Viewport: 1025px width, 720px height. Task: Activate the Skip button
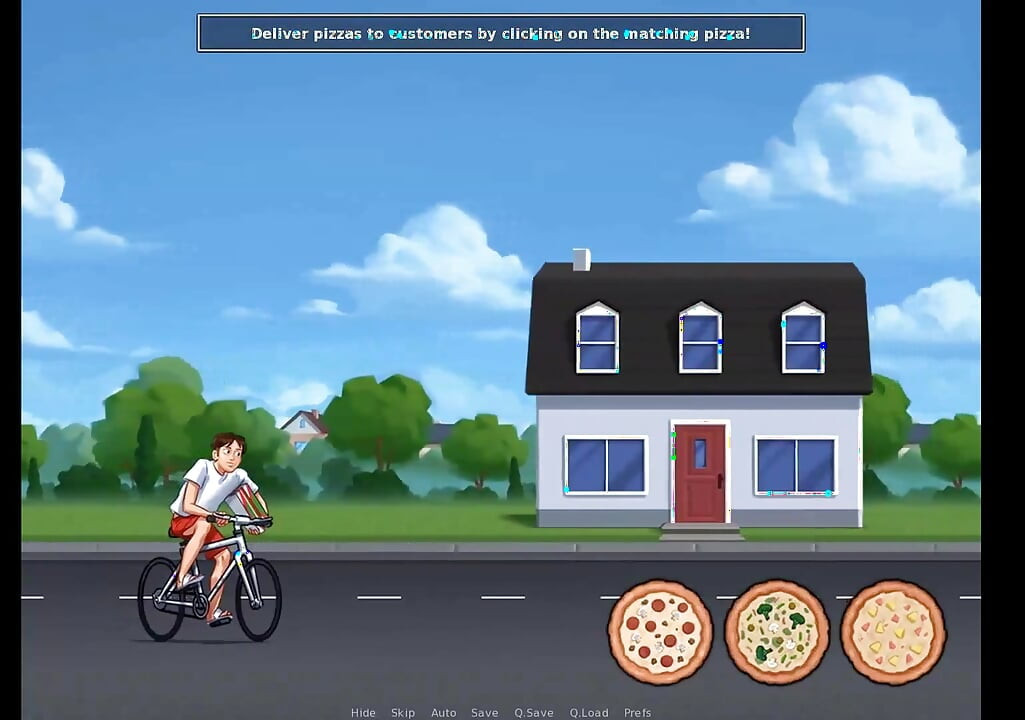coord(403,713)
